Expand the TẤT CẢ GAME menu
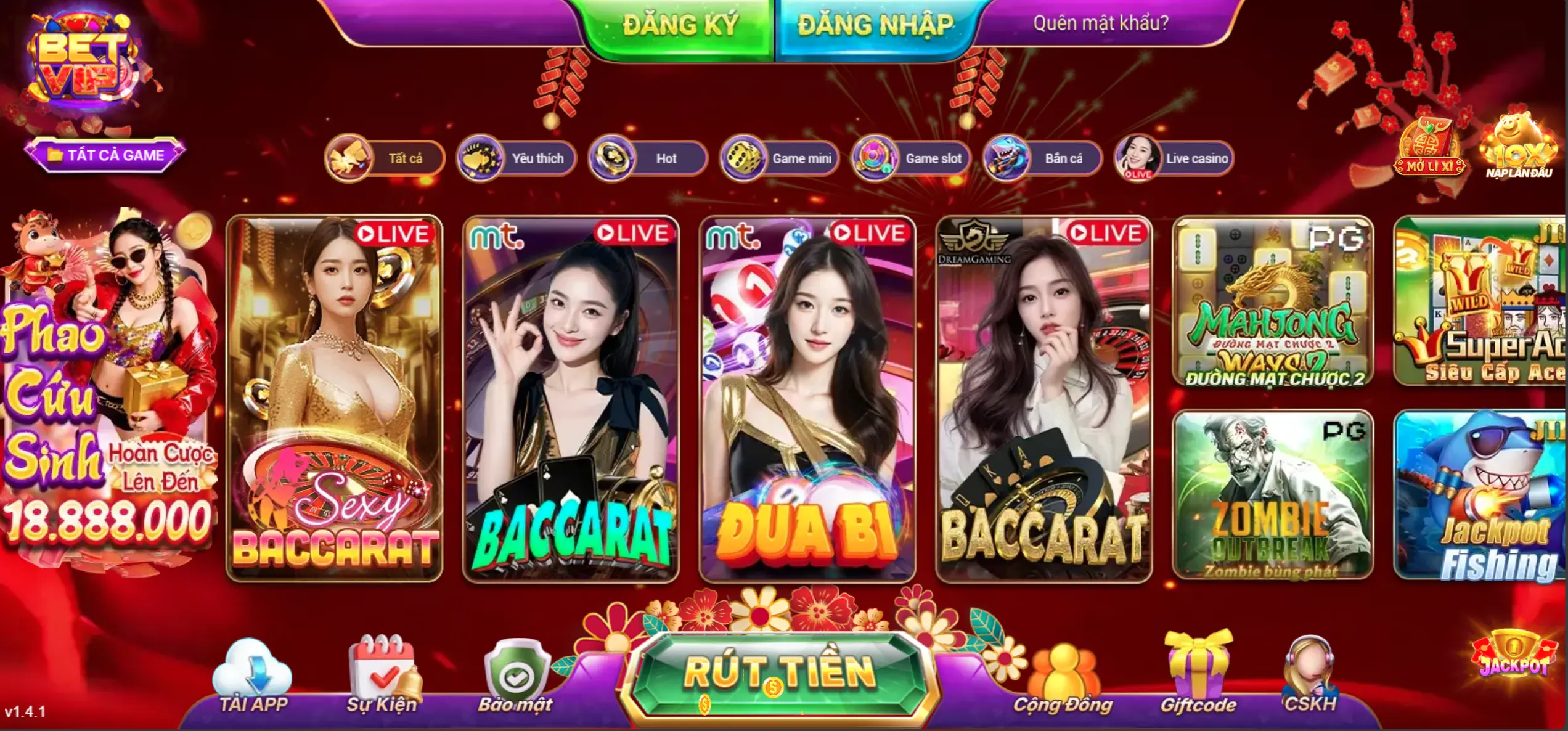This screenshot has width=1568, height=731. 106,155
